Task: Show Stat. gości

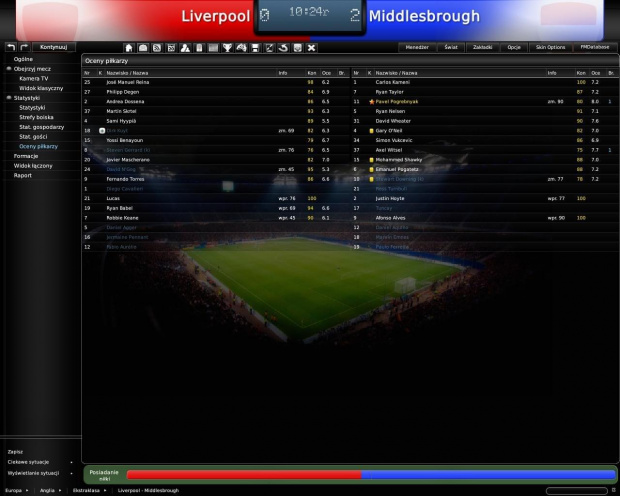Action: coord(35,136)
